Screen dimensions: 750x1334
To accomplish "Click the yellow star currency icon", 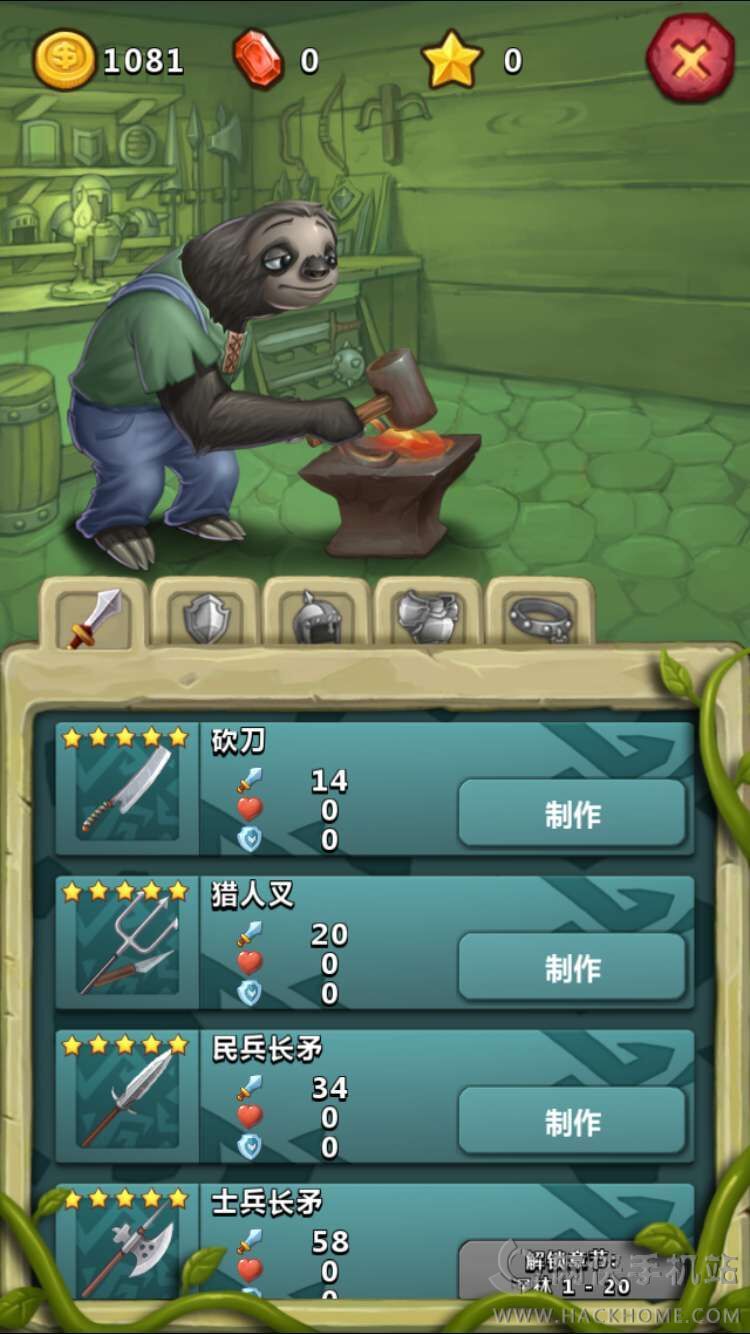I will [x=452, y=60].
